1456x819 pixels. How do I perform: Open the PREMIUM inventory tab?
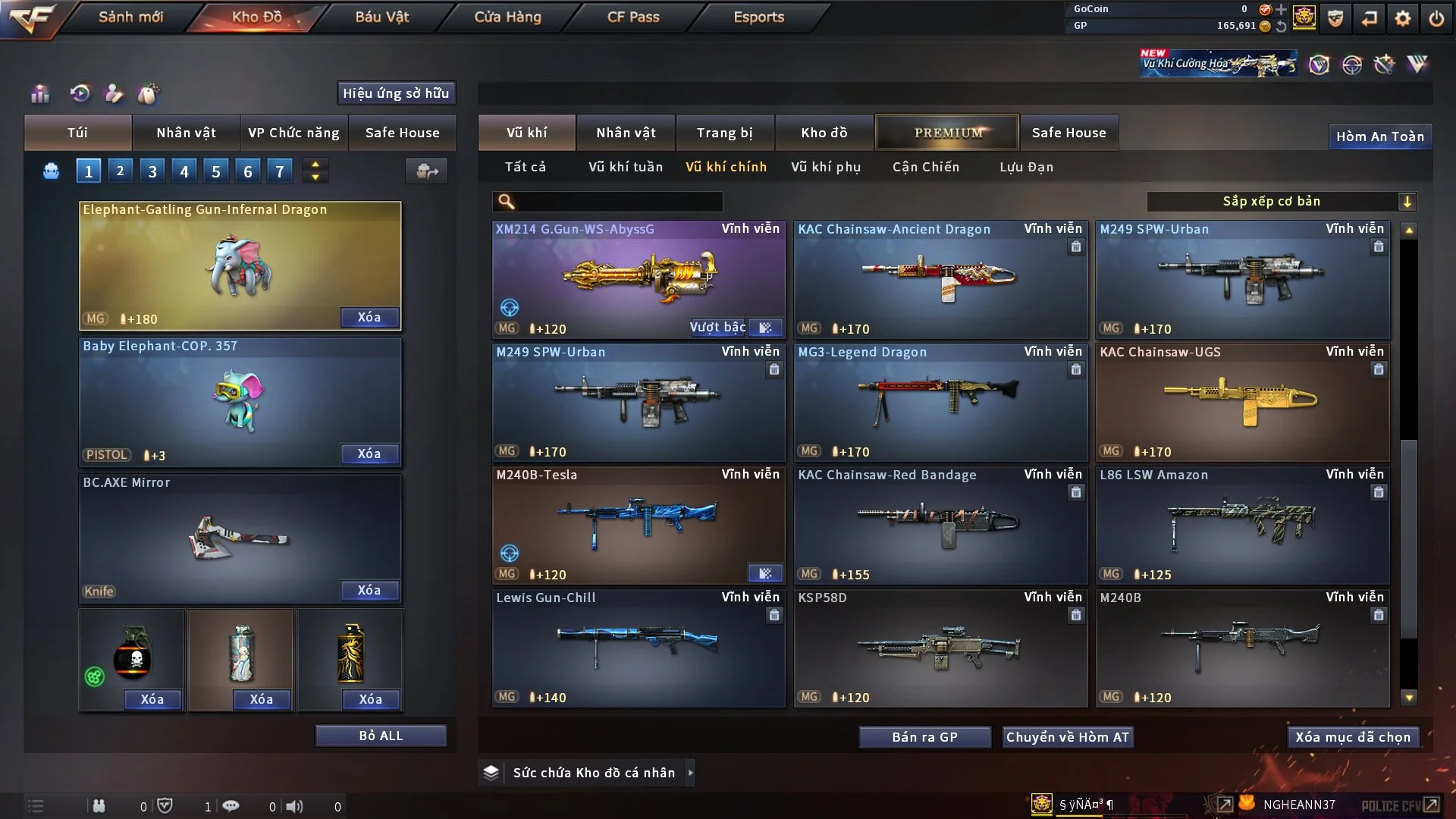click(x=948, y=133)
